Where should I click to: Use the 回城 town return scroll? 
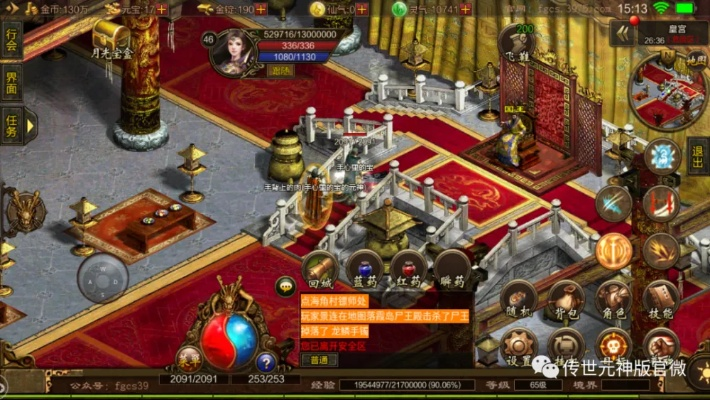(x=318, y=268)
